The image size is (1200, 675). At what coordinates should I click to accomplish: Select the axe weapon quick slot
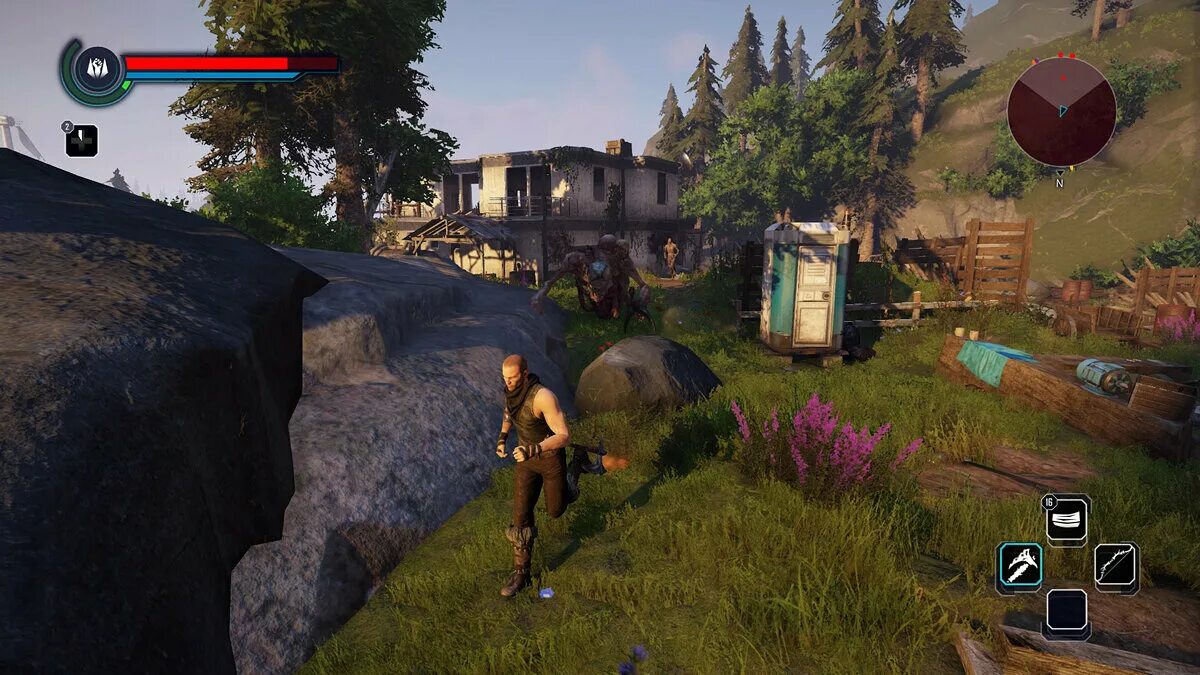pos(1019,567)
